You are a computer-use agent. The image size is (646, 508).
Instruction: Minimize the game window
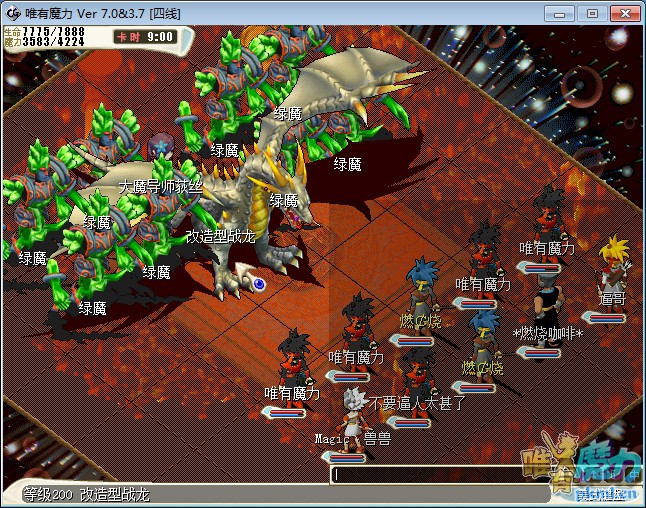click(x=564, y=13)
